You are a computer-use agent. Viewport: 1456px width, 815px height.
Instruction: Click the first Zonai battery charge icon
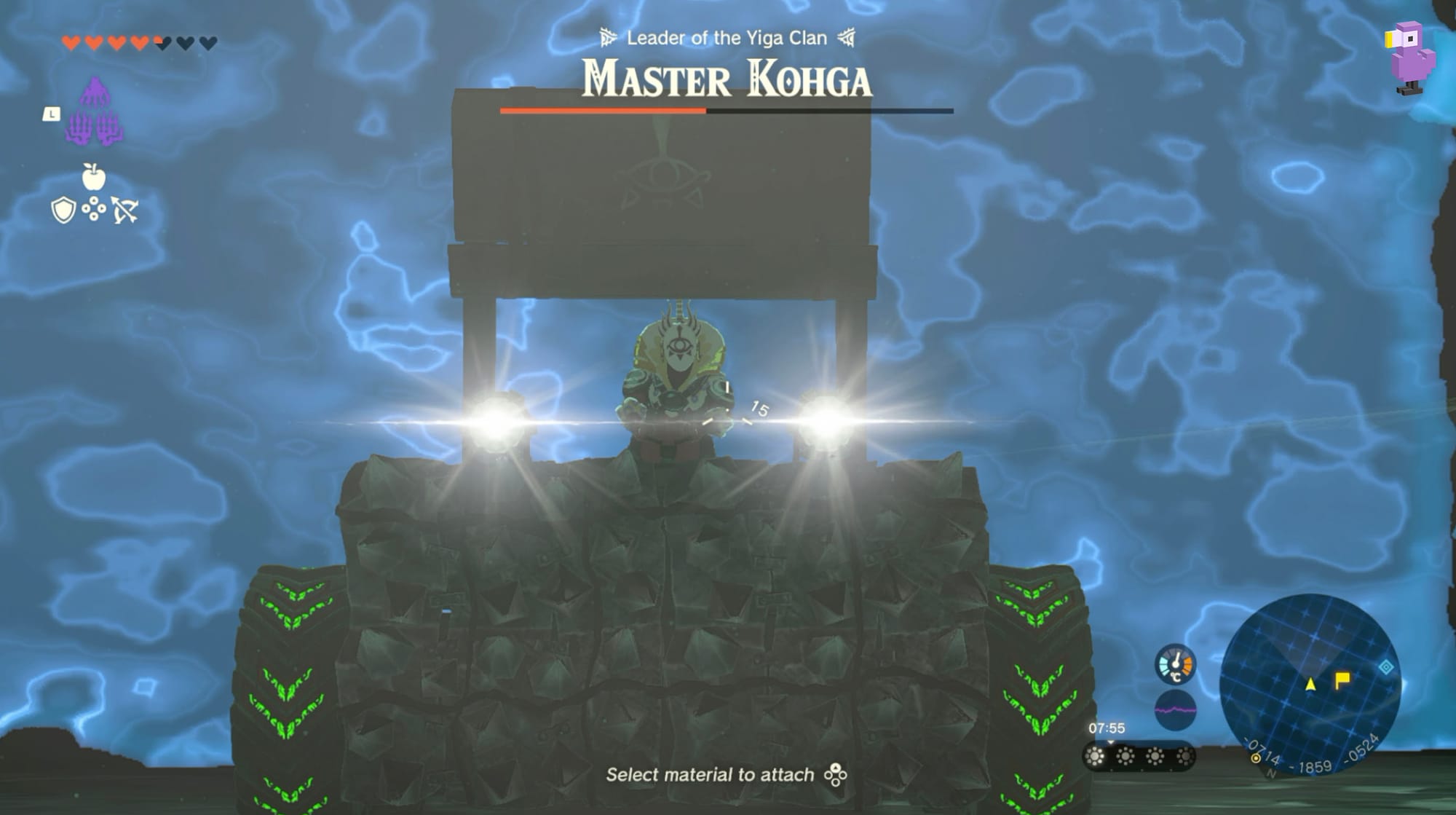tap(1096, 757)
